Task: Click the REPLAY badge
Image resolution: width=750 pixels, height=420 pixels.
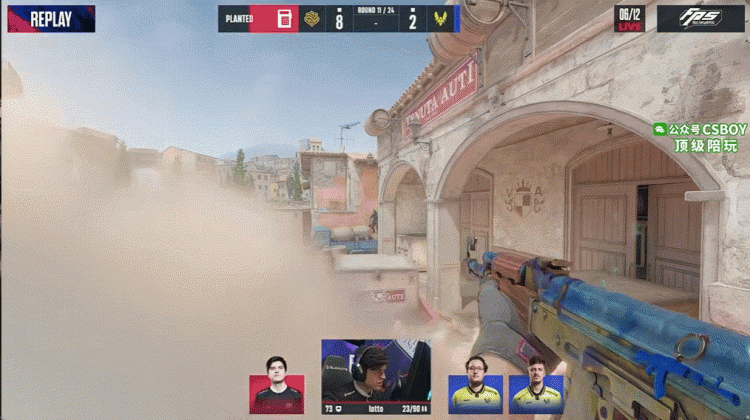Action: pos(50,18)
